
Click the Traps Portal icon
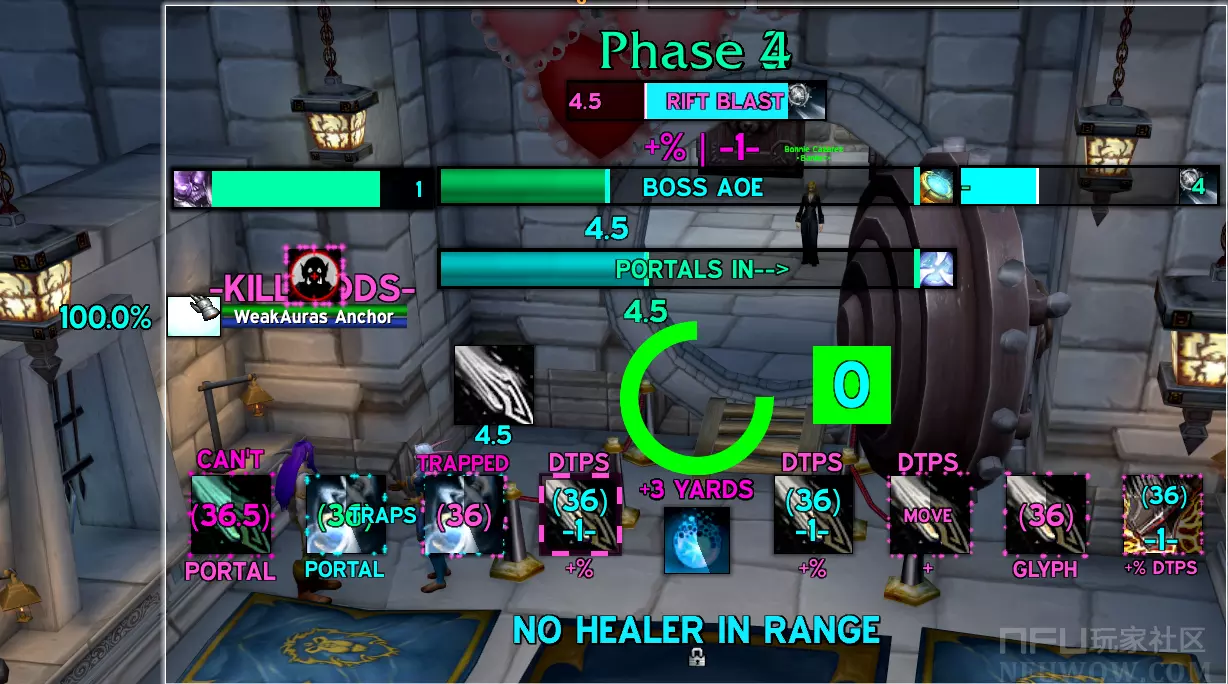(345, 515)
